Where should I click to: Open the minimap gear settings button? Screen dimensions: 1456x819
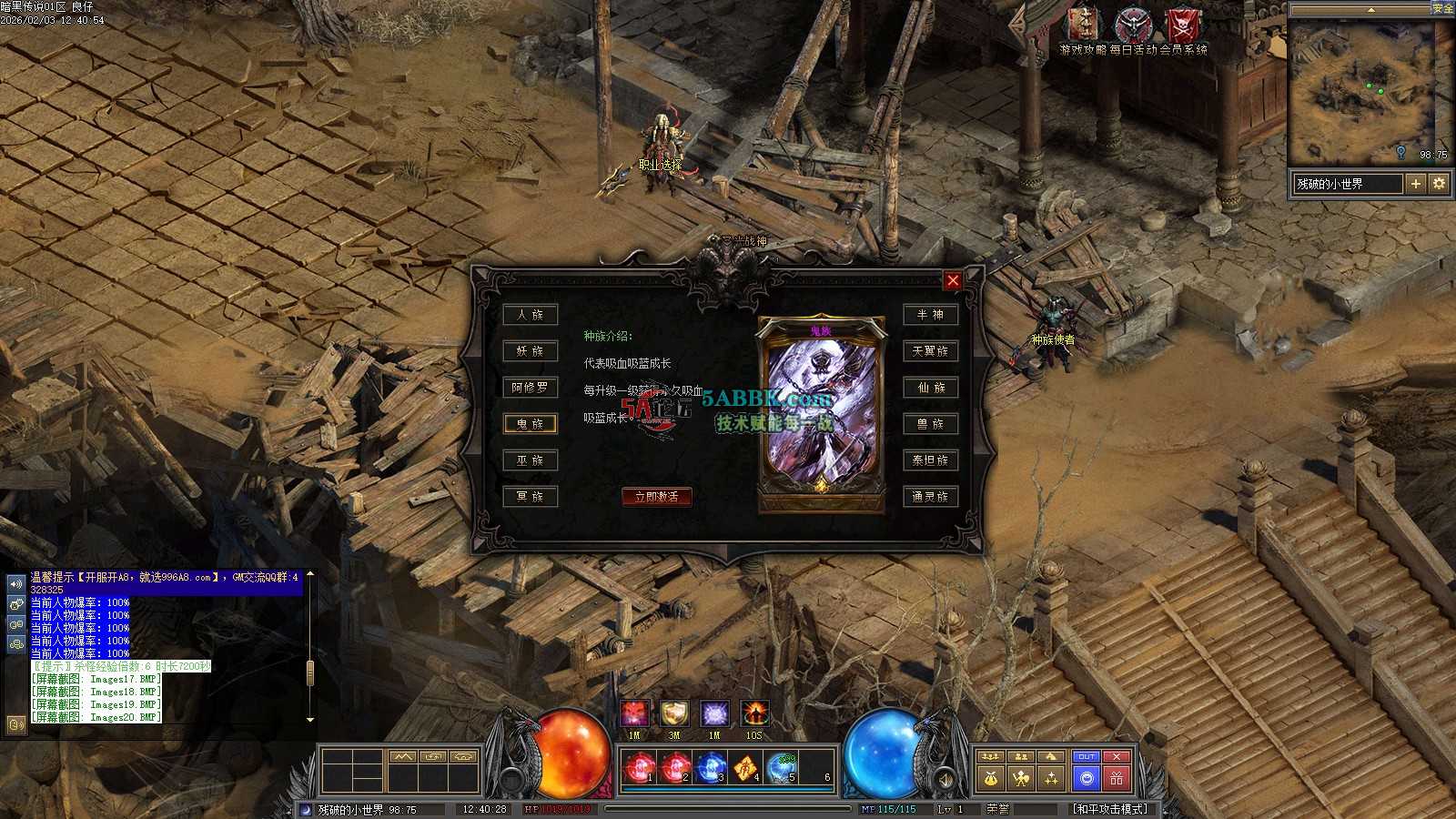[x=1439, y=184]
